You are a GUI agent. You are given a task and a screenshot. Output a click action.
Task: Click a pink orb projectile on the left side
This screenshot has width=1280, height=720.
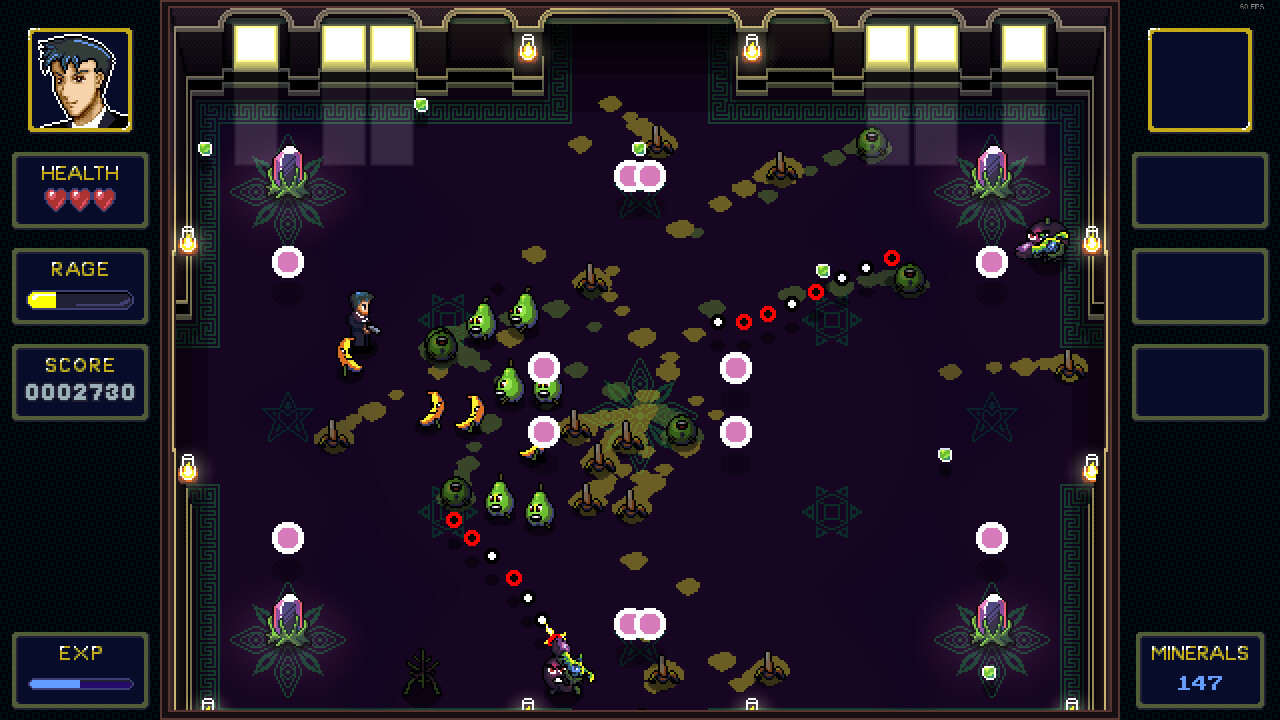click(288, 263)
